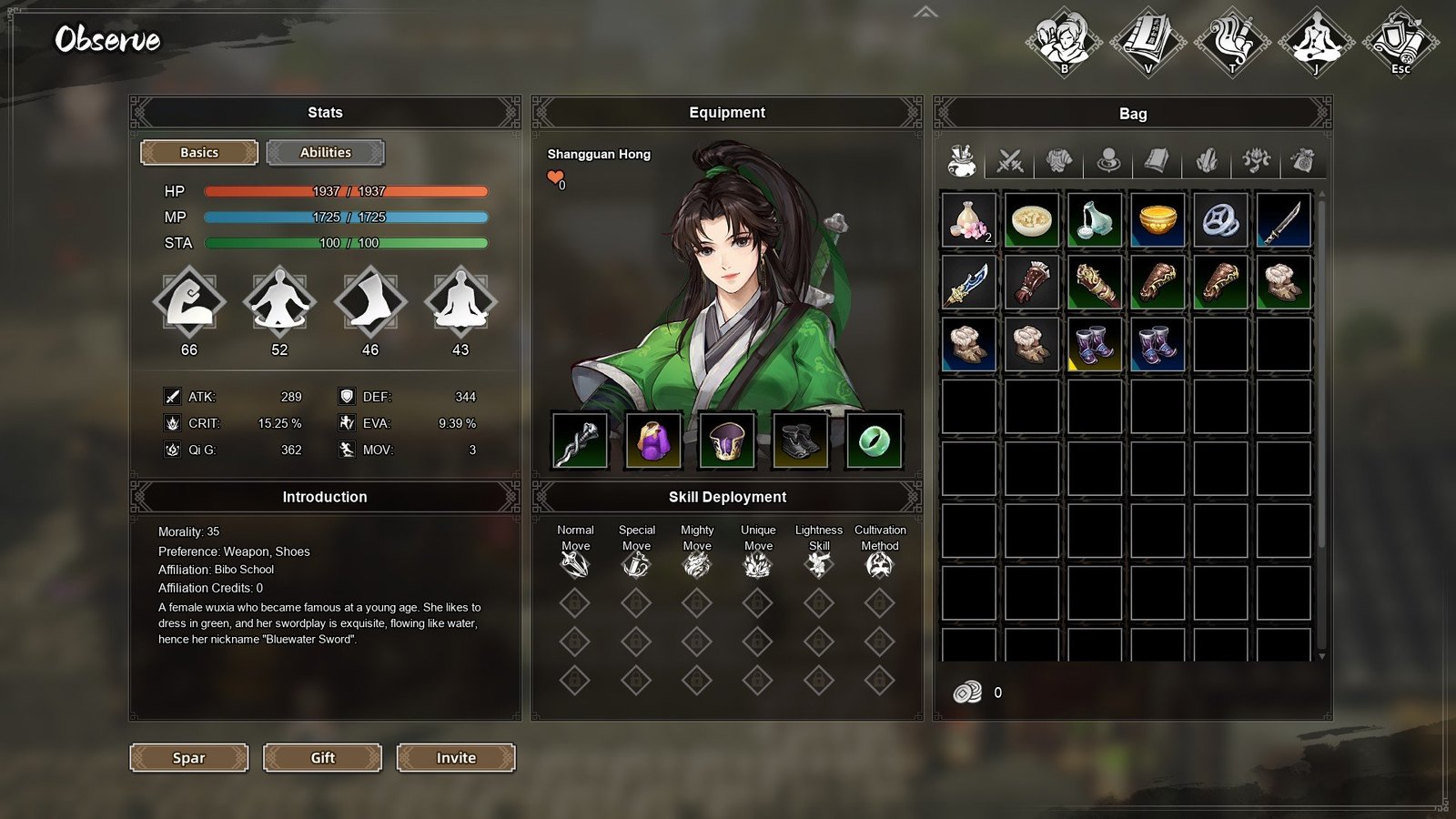Image resolution: width=1456 pixels, height=819 pixels.
Task: Filter bag by armor clothing category
Action: (1058, 161)
